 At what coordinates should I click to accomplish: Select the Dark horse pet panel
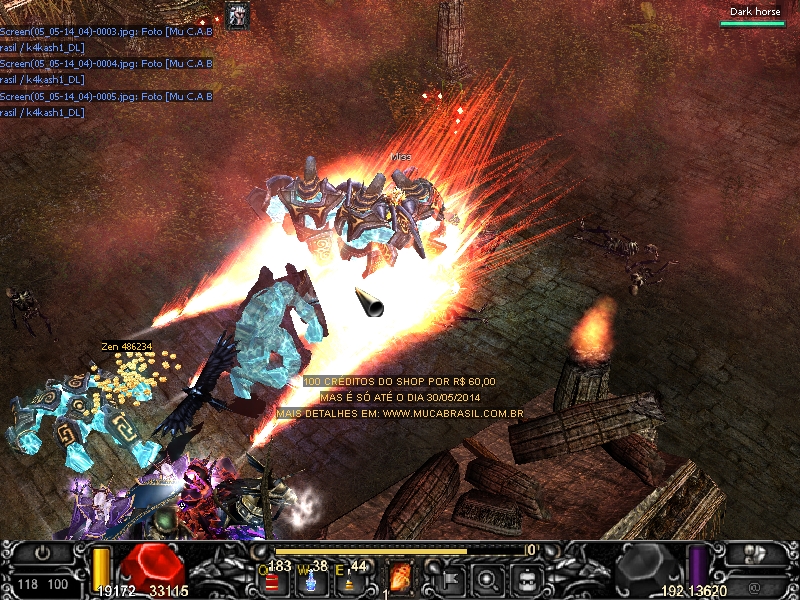(x=752, y=17)
